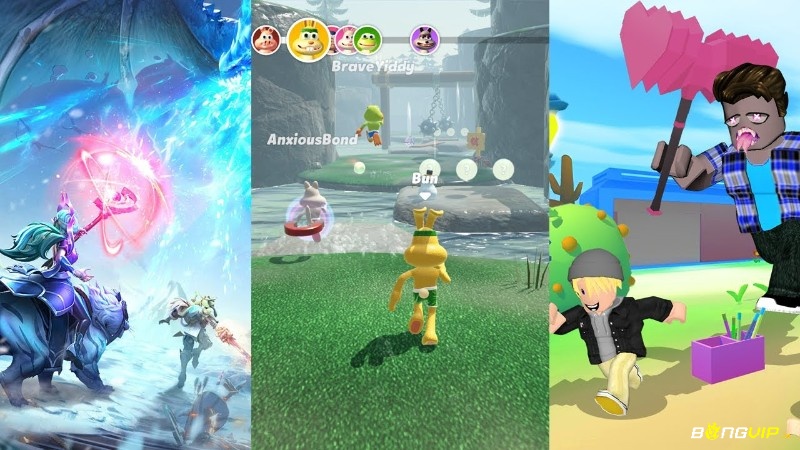The image size is (800, 450).
Task: Select the purple-ringed brown animal avatar
Action: (423, 39)
